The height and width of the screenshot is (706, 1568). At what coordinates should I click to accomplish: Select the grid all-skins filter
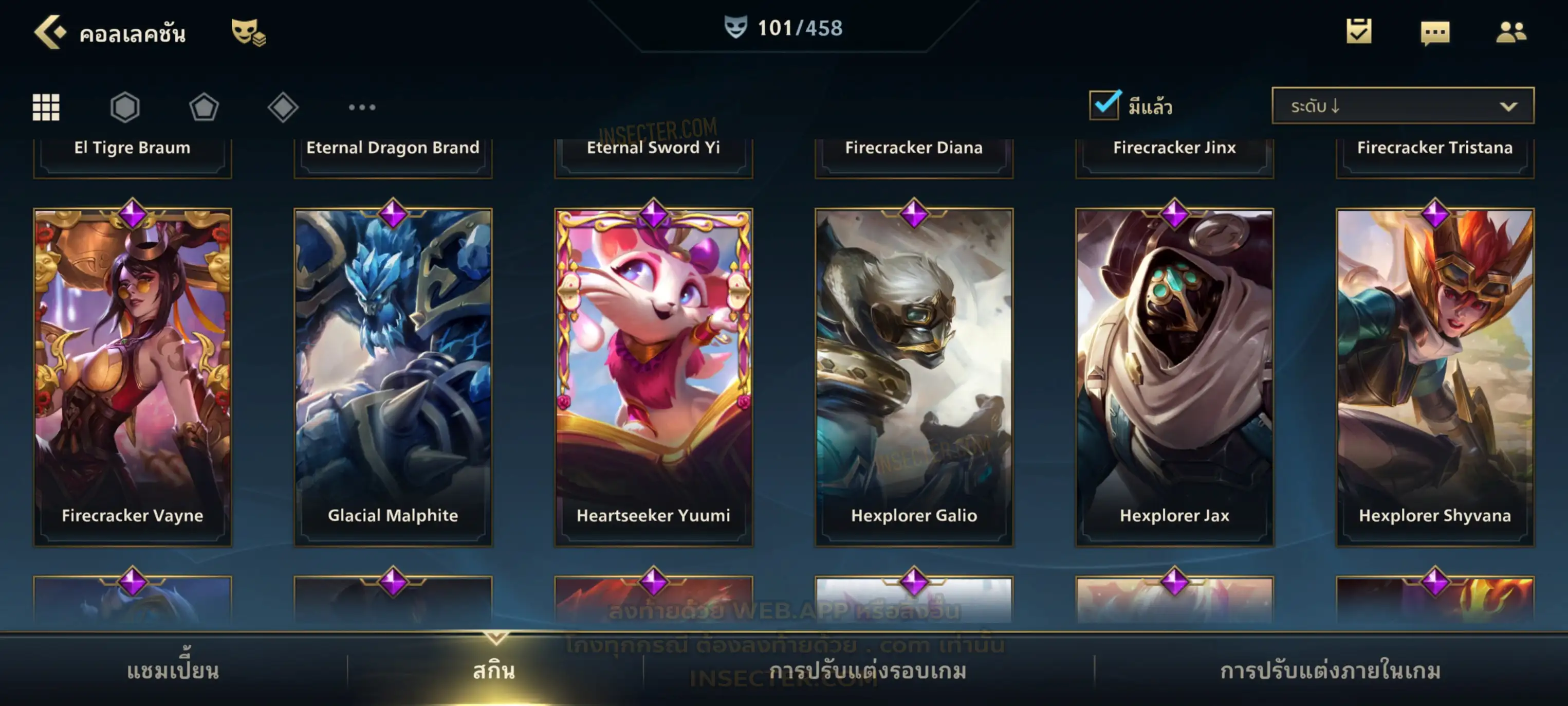46,107
